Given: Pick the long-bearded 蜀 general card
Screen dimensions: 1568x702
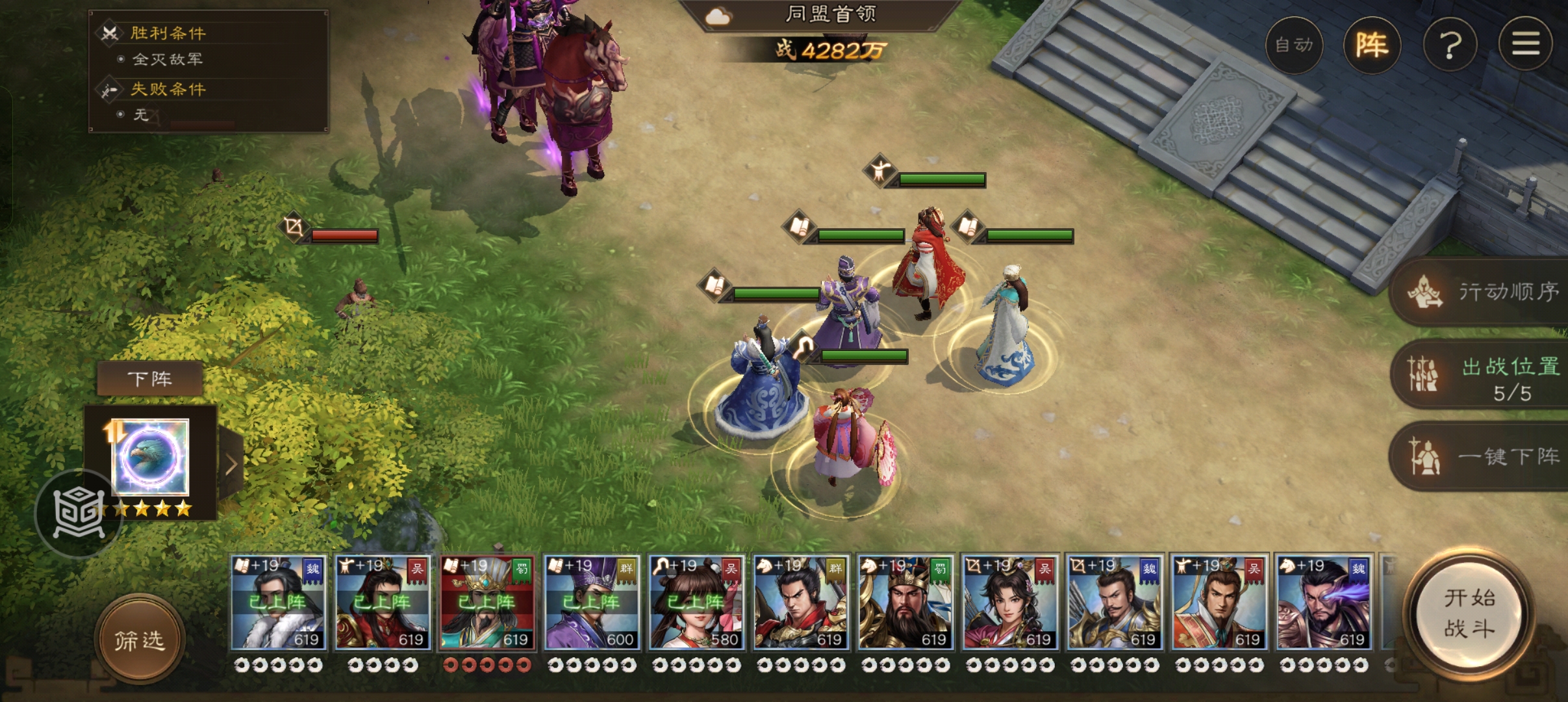Looking at the screenshot, I should [905, 603].
